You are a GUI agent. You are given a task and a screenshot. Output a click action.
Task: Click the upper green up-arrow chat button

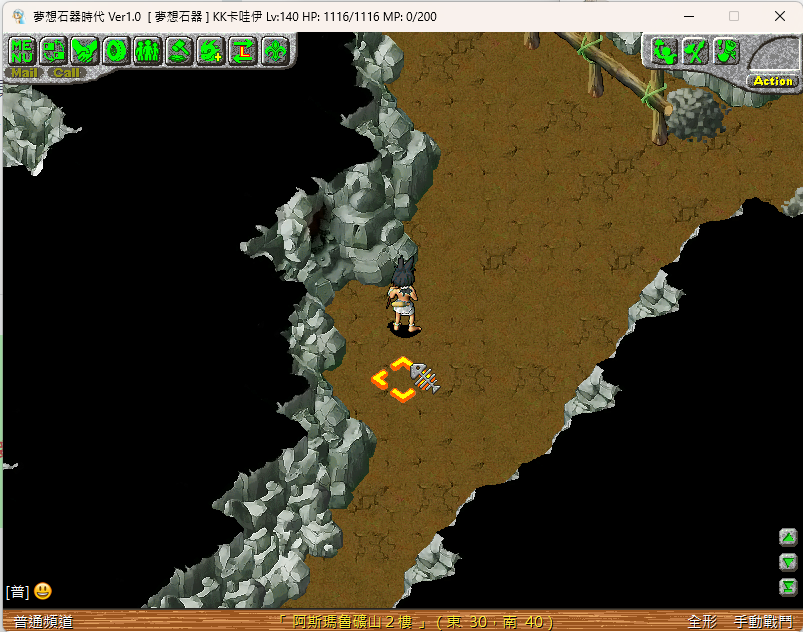tap(788, 538)
